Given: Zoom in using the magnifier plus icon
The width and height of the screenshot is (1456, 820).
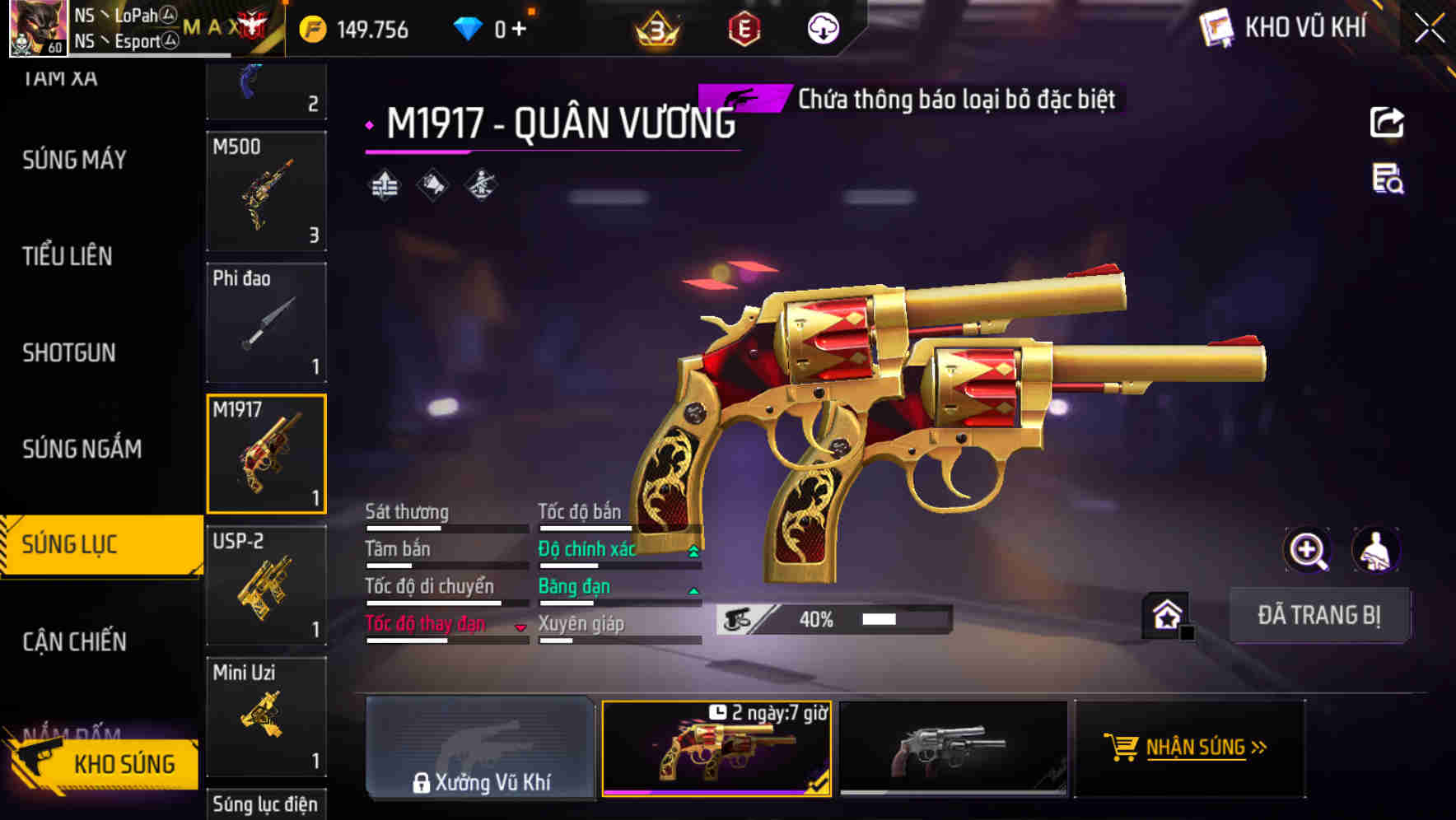Looking at the screenshot, I should (1307, 550).
